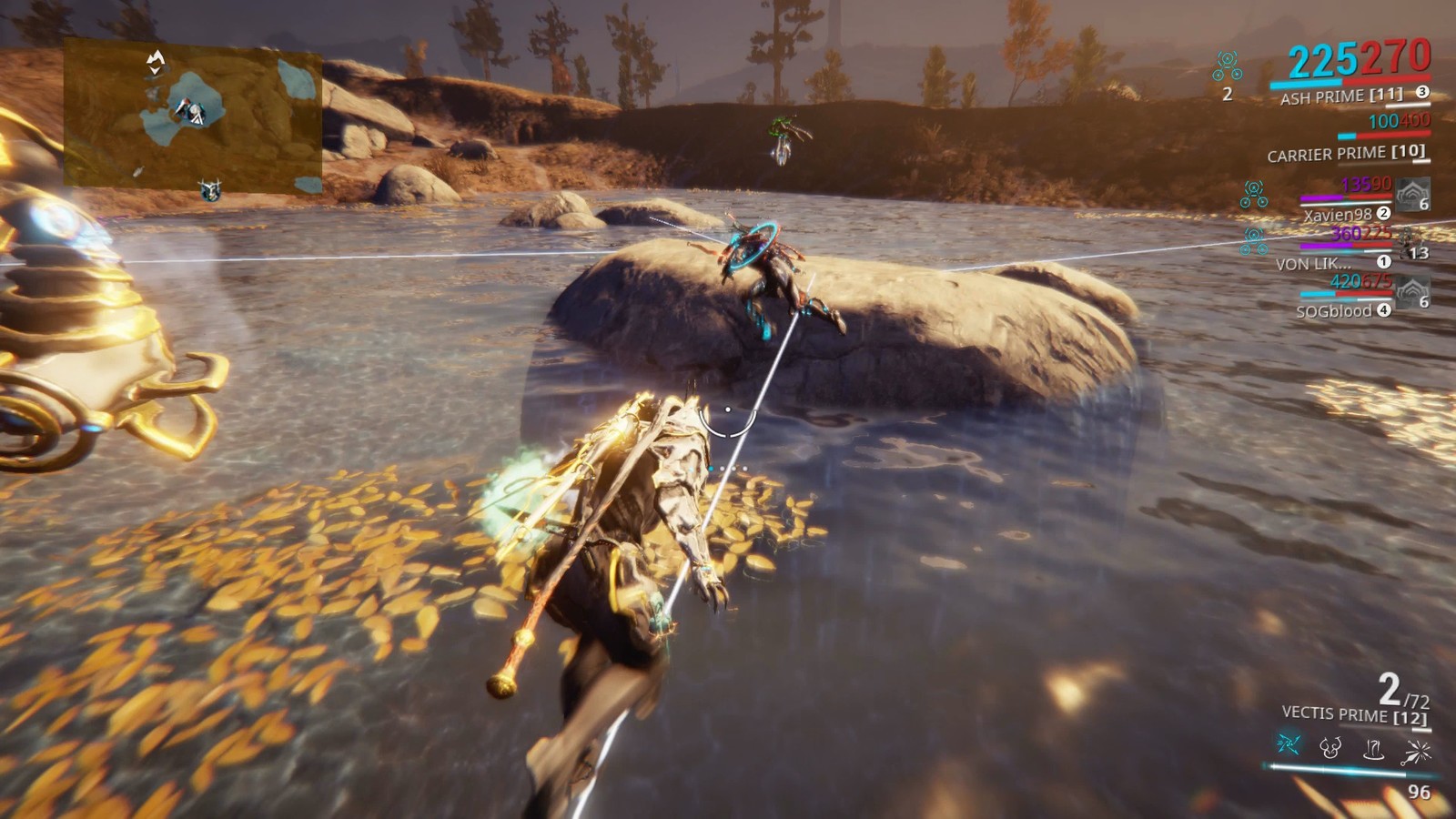Use the Teleport ability icon

click(x=1373, y=749)
